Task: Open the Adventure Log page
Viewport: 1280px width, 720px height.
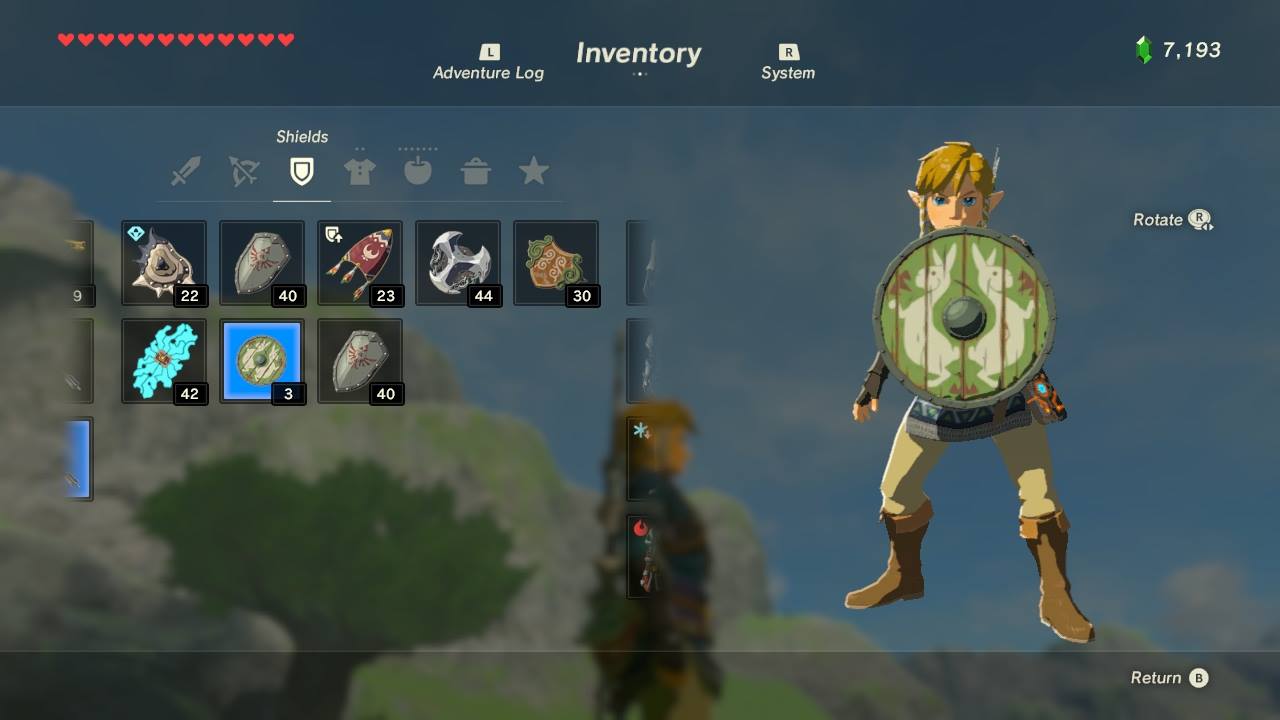Action: (x=488, y=63)
